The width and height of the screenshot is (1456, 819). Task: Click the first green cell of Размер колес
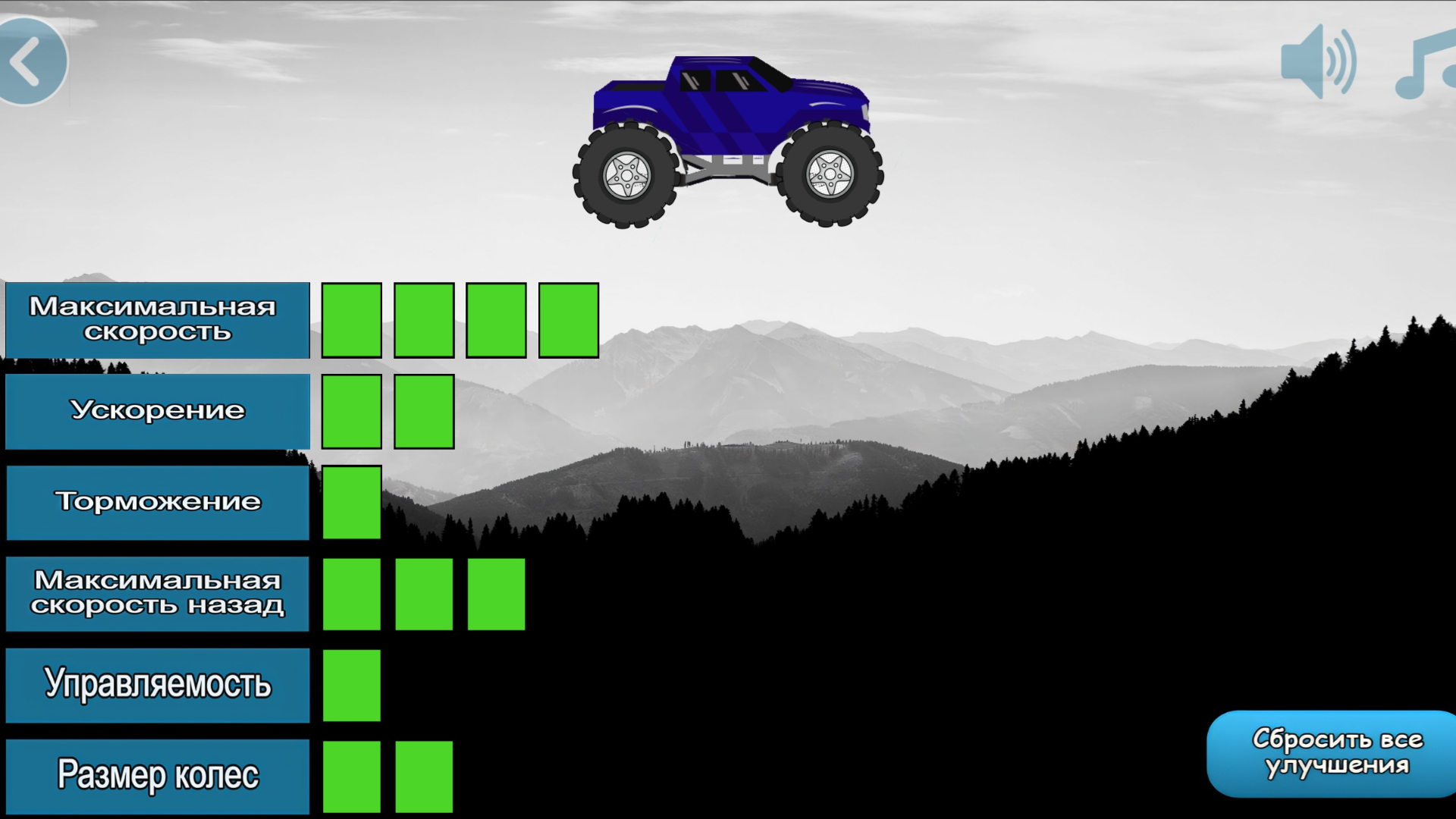pos(351,775)
